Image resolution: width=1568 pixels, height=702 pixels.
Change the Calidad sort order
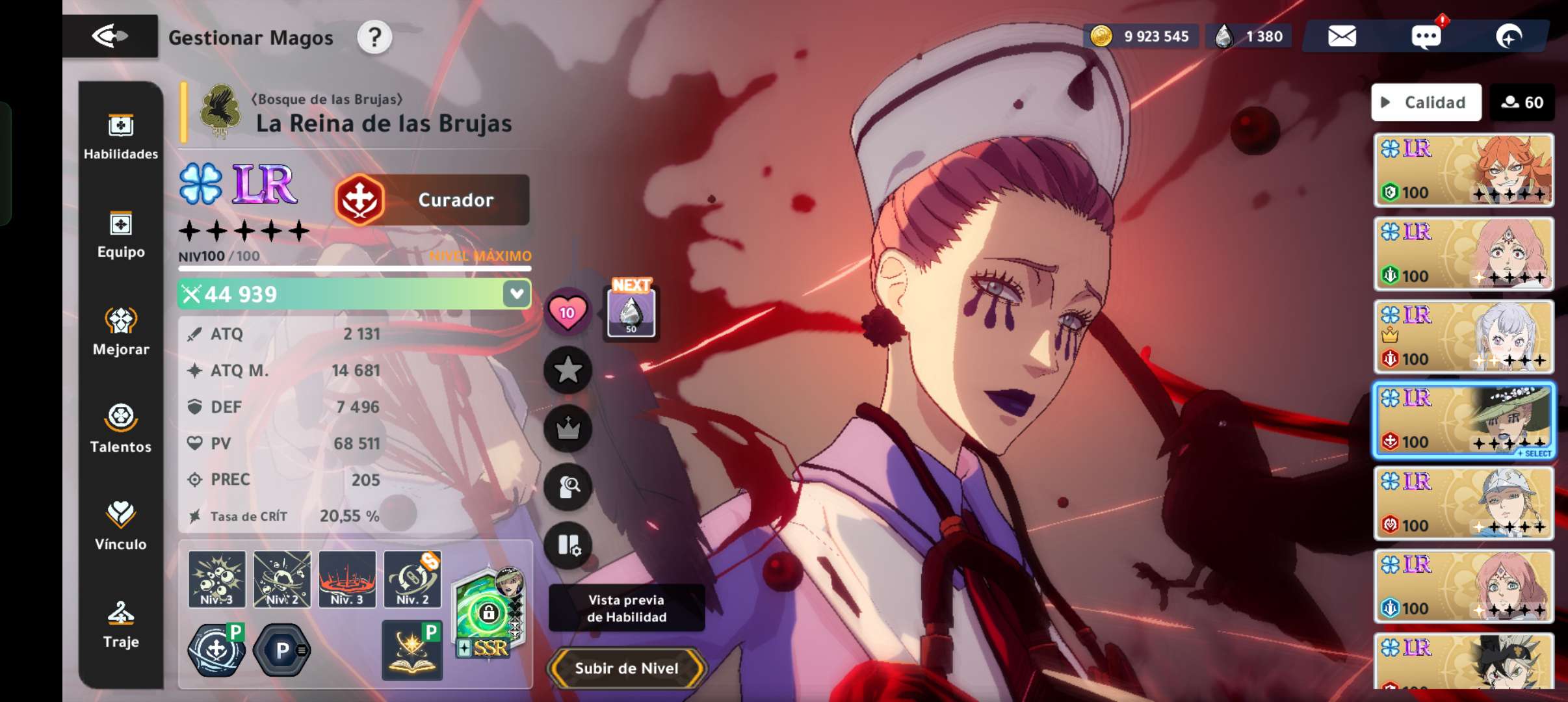(x=1426, y=102)
